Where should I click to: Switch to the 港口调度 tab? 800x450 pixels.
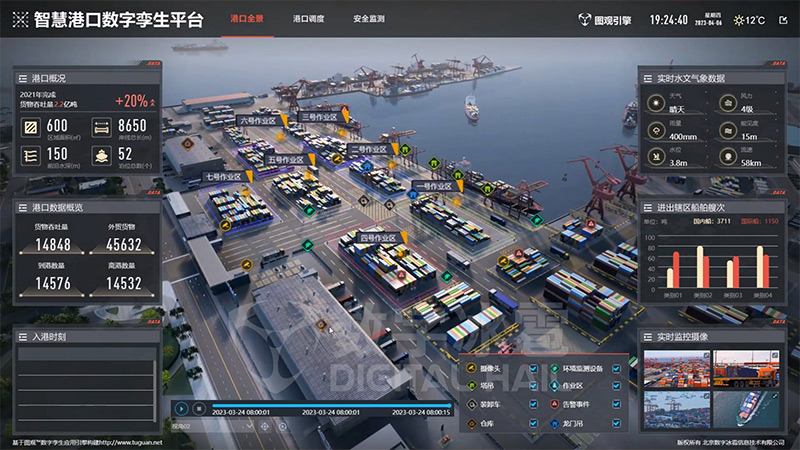[x=308, y=19]
